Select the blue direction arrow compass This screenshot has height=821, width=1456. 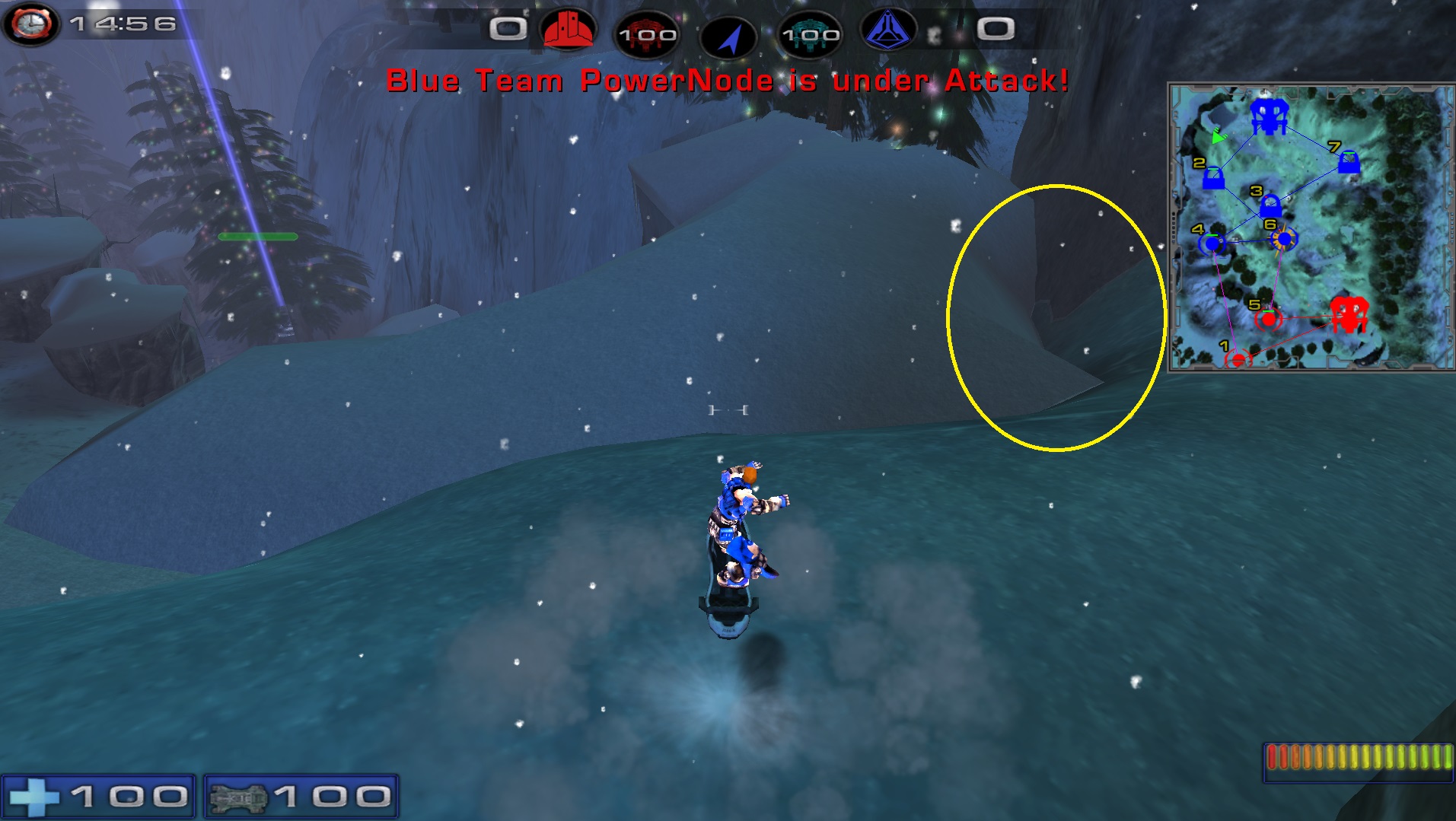click(728, 37)
